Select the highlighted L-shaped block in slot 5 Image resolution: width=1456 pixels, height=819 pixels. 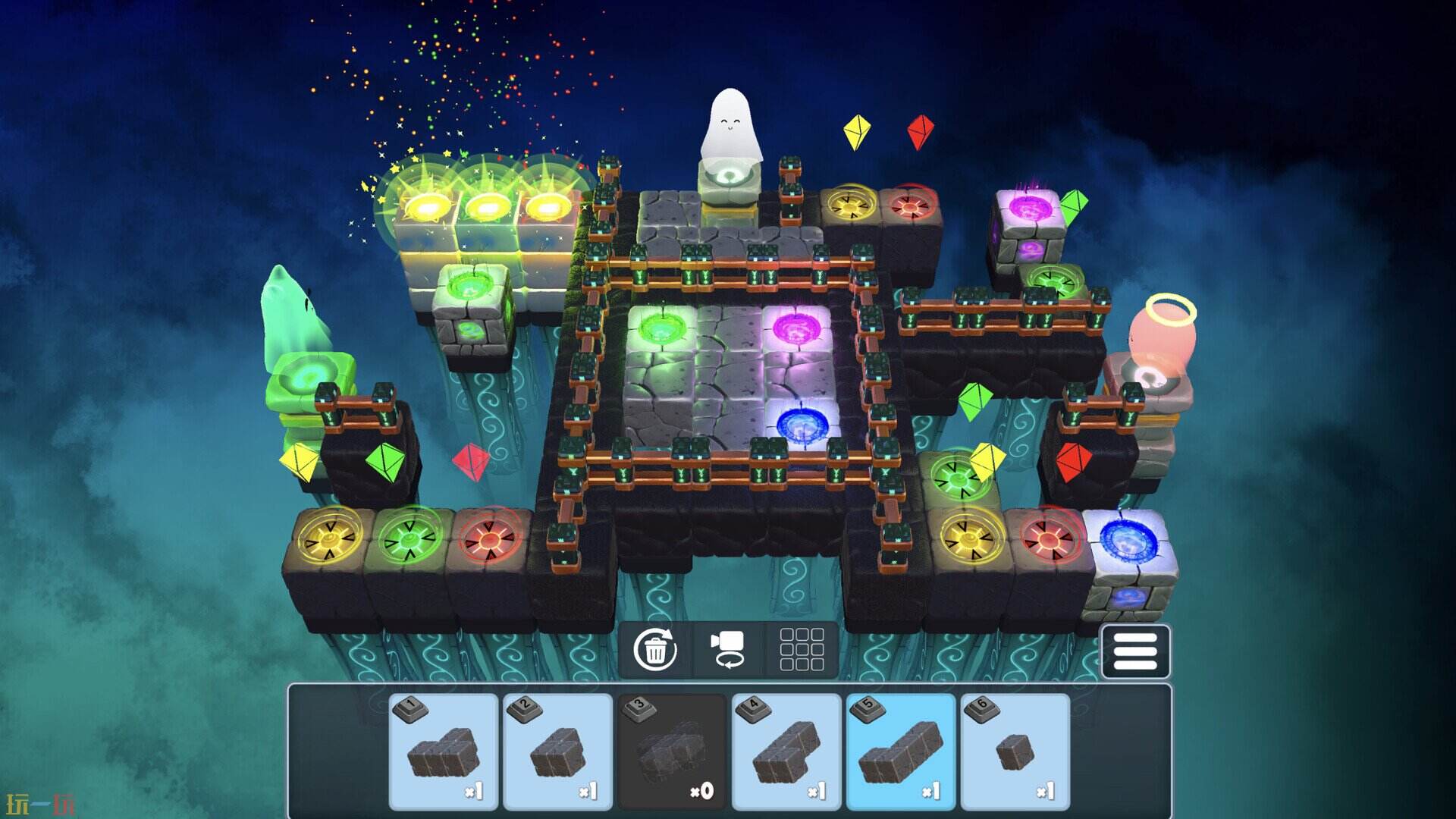[901, 752]
